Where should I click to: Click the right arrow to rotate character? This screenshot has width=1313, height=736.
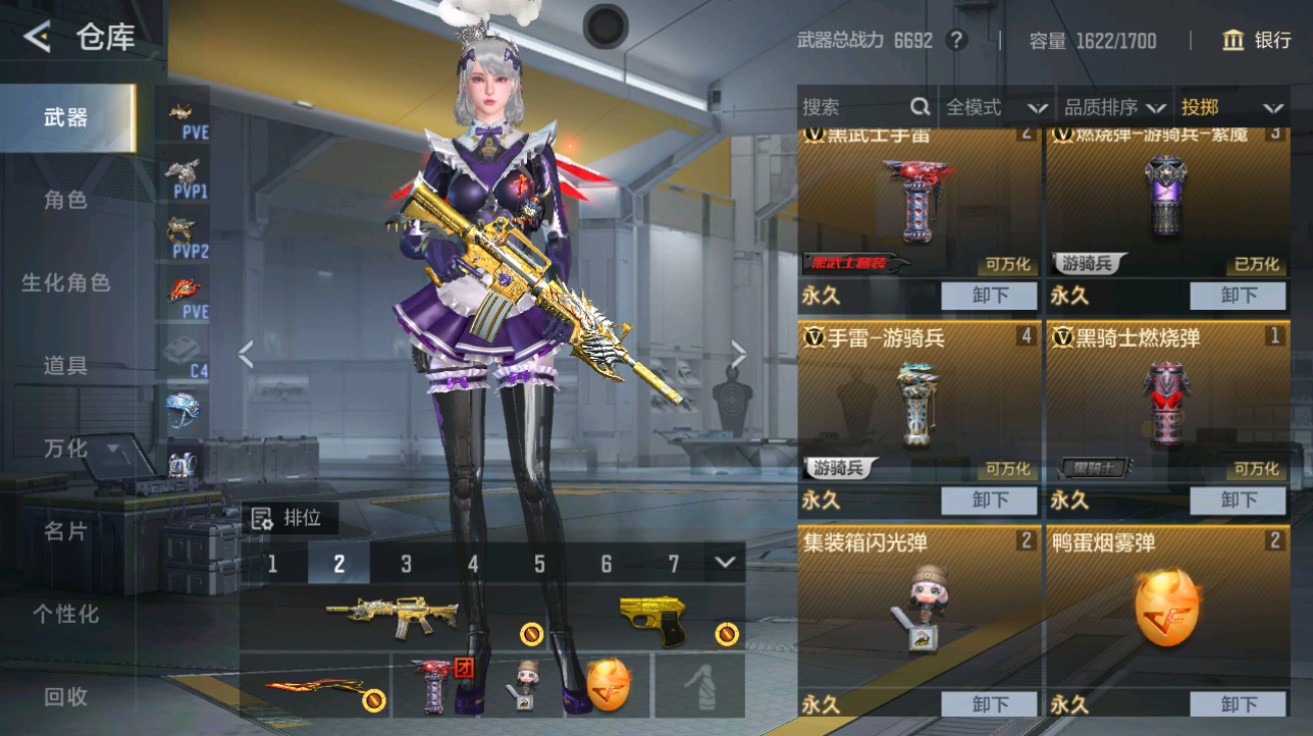click(738, 352)
